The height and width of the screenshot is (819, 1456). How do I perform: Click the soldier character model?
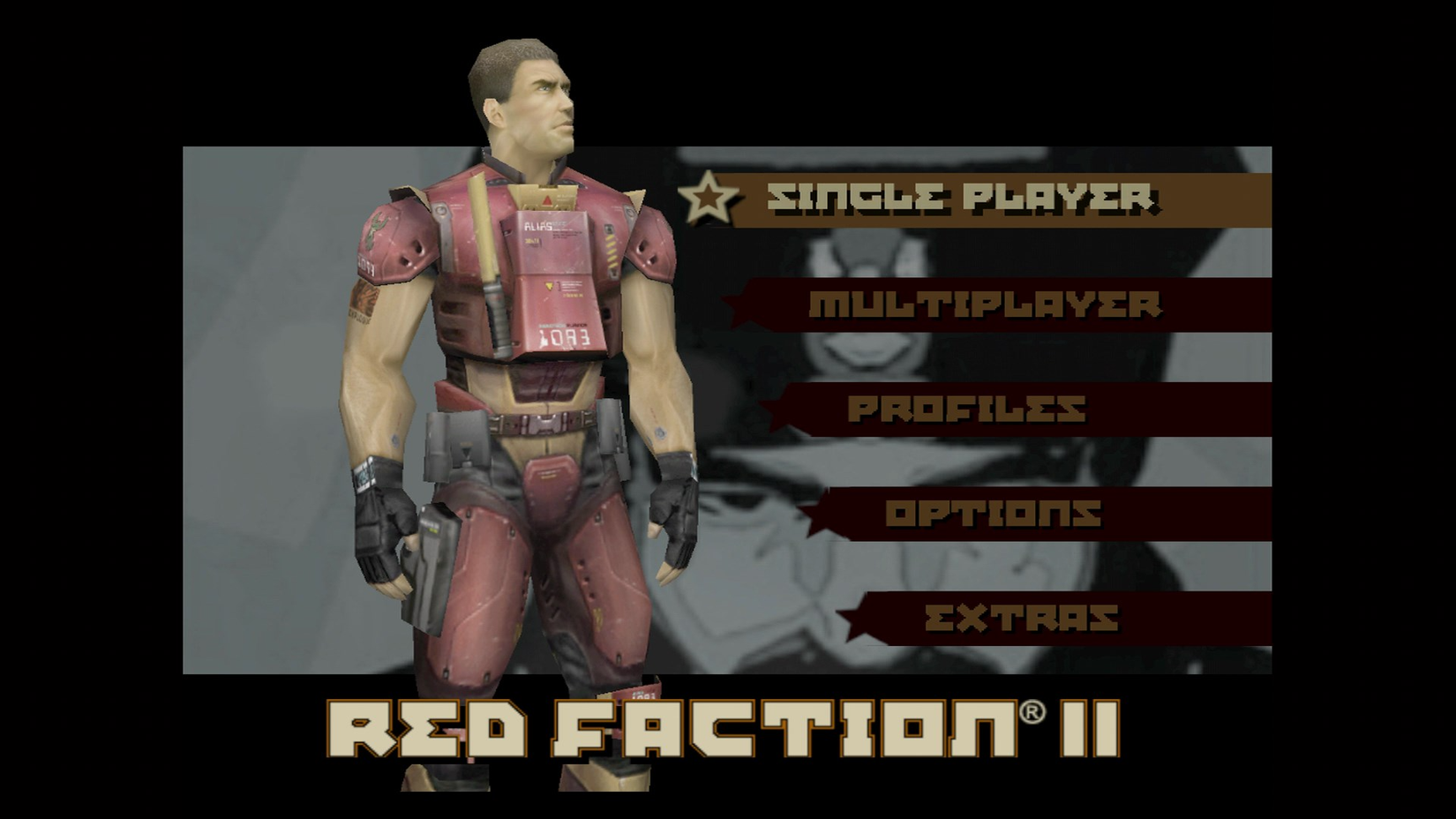click(x=521, y=397)
